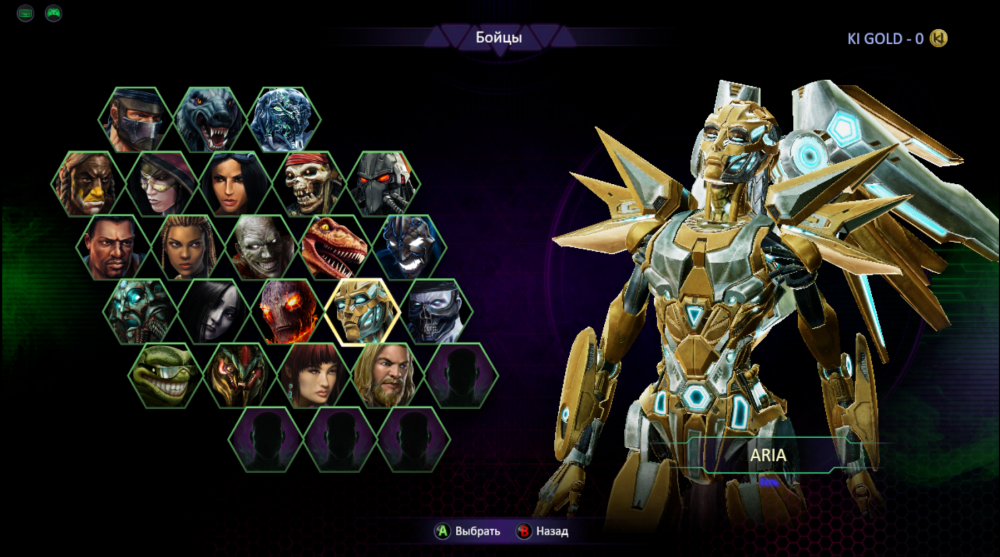1000x557 pixels.
Task: Select the red-haired woman with bangs
Action: pos(314,375)
